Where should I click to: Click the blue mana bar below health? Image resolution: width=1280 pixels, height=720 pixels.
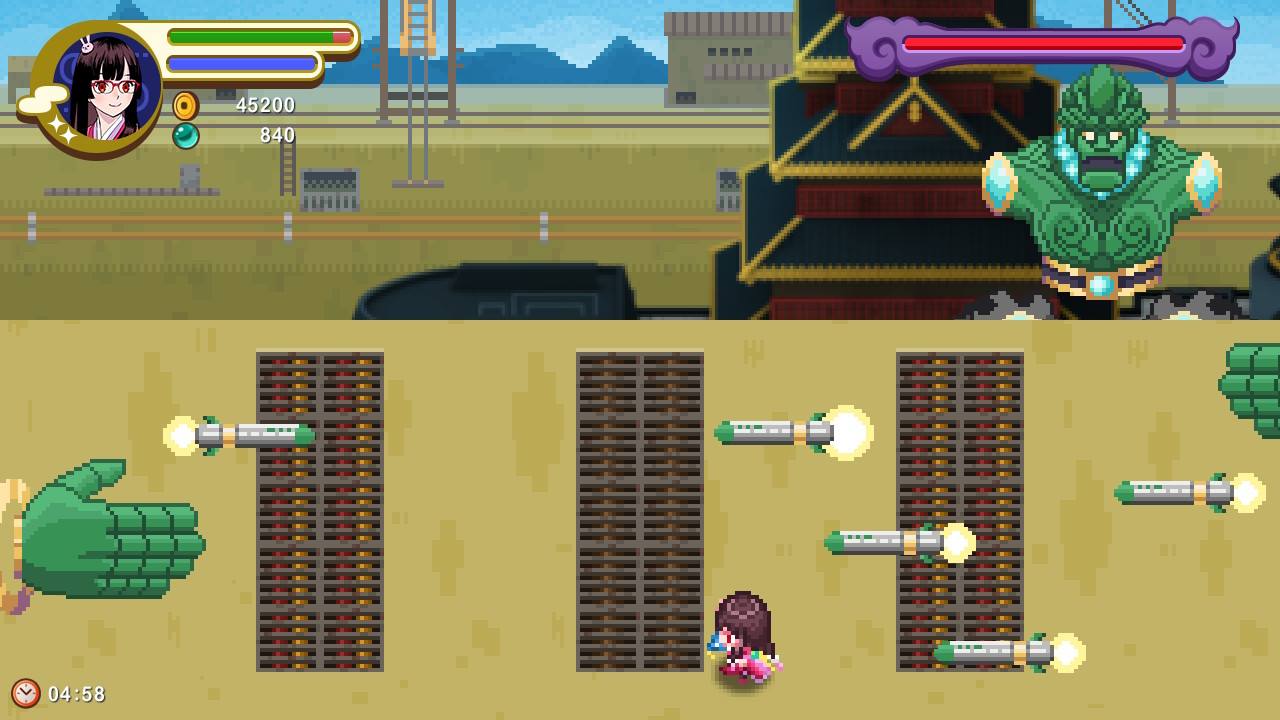click(240, 63)
